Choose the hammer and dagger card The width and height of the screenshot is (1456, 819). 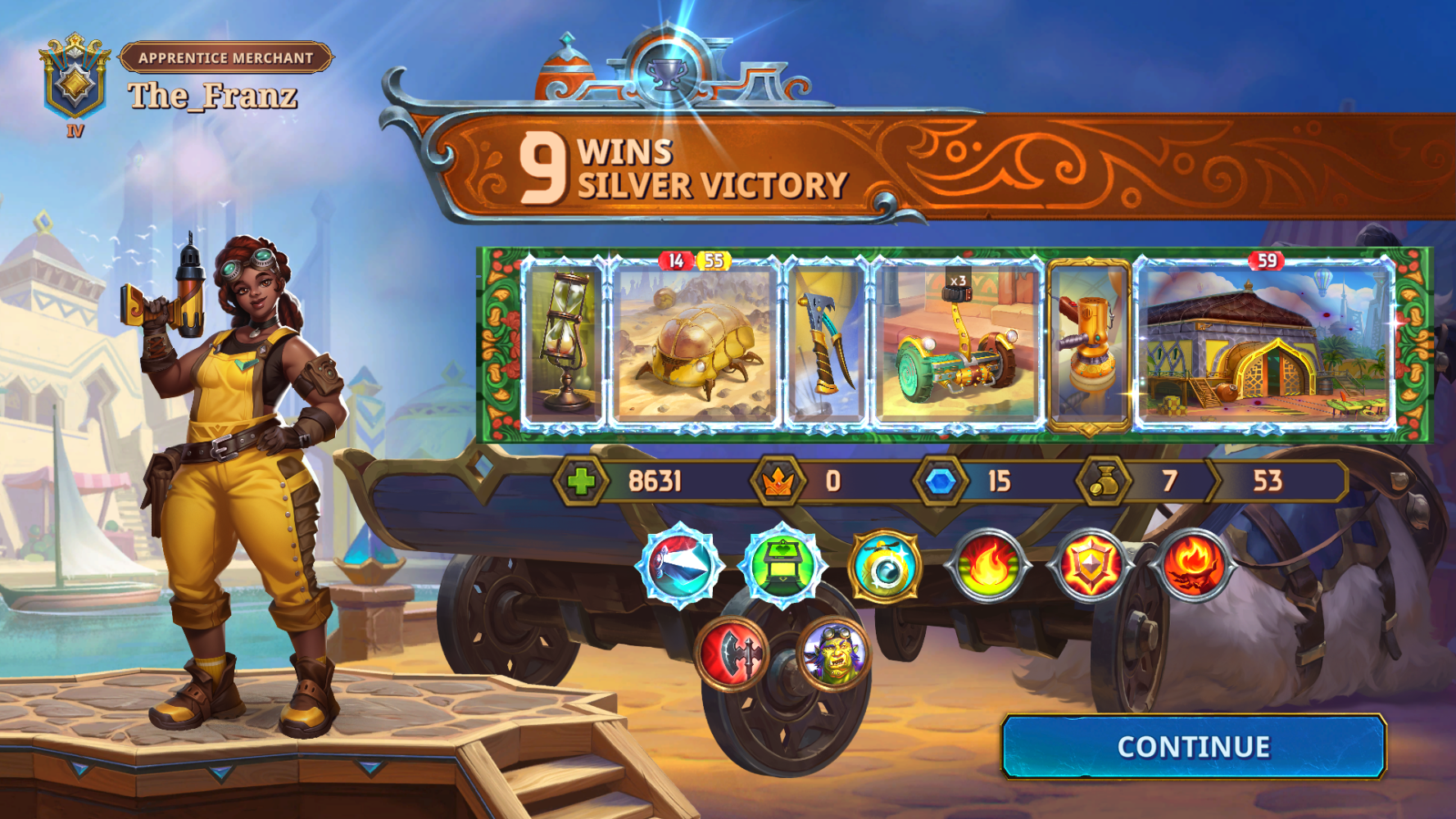[825, 344]
